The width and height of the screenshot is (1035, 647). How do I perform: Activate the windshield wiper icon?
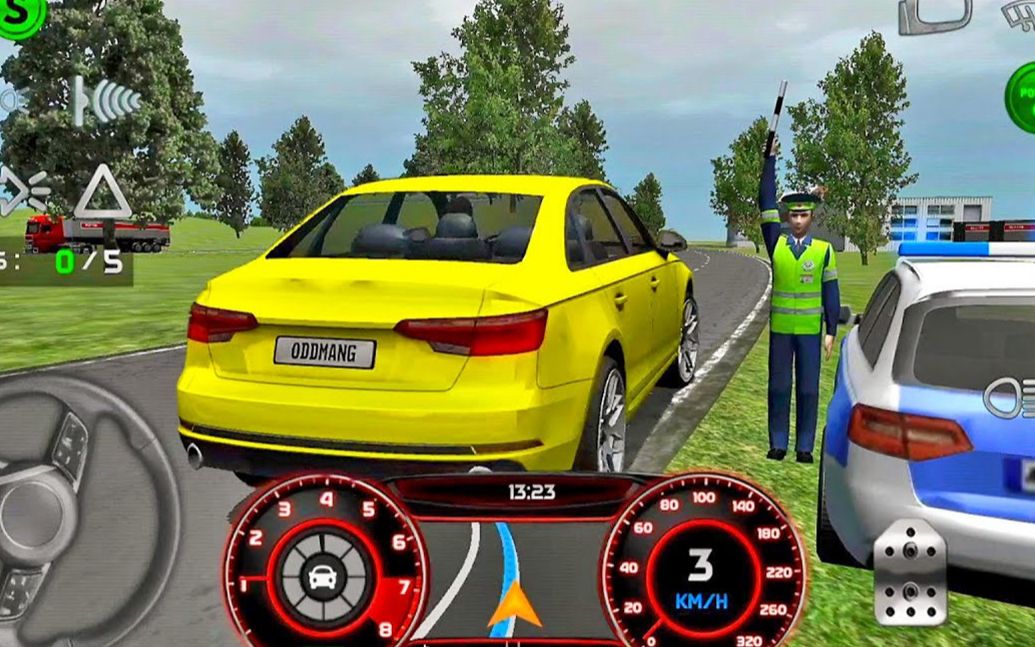pos(1018,14)
